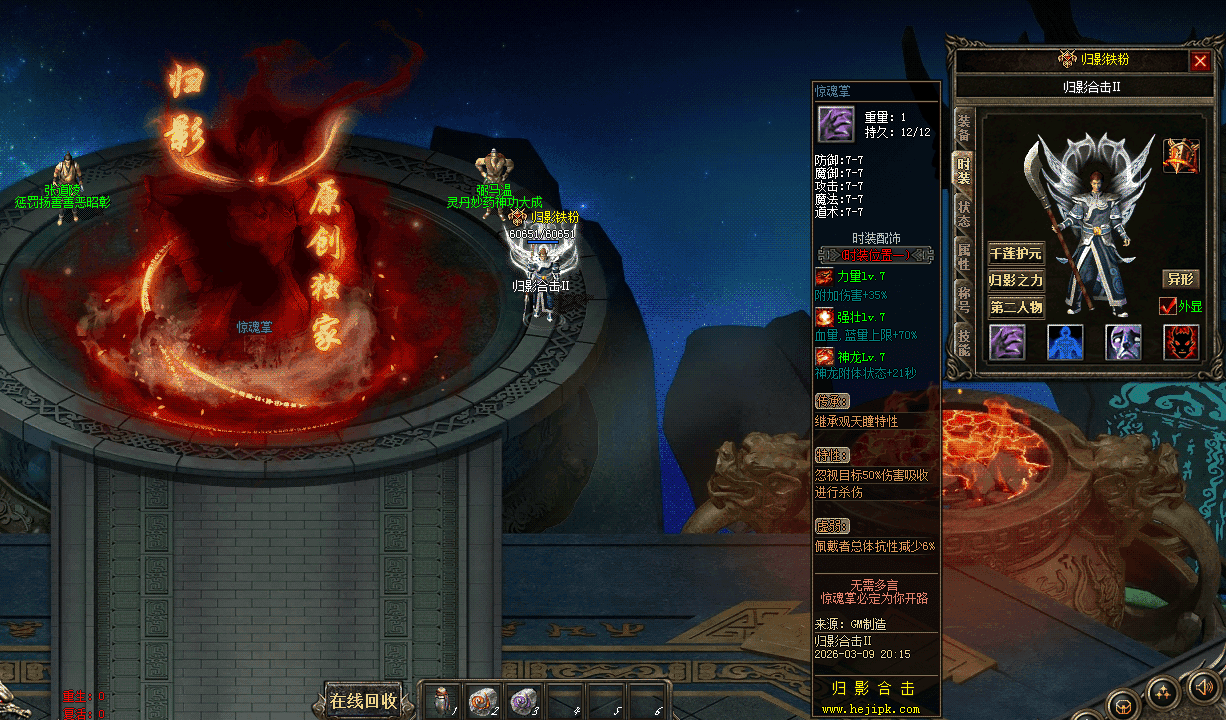This screenshot has height=720, width=1226.
Task: Activate the 归影之力 button
Action: 1015,280
